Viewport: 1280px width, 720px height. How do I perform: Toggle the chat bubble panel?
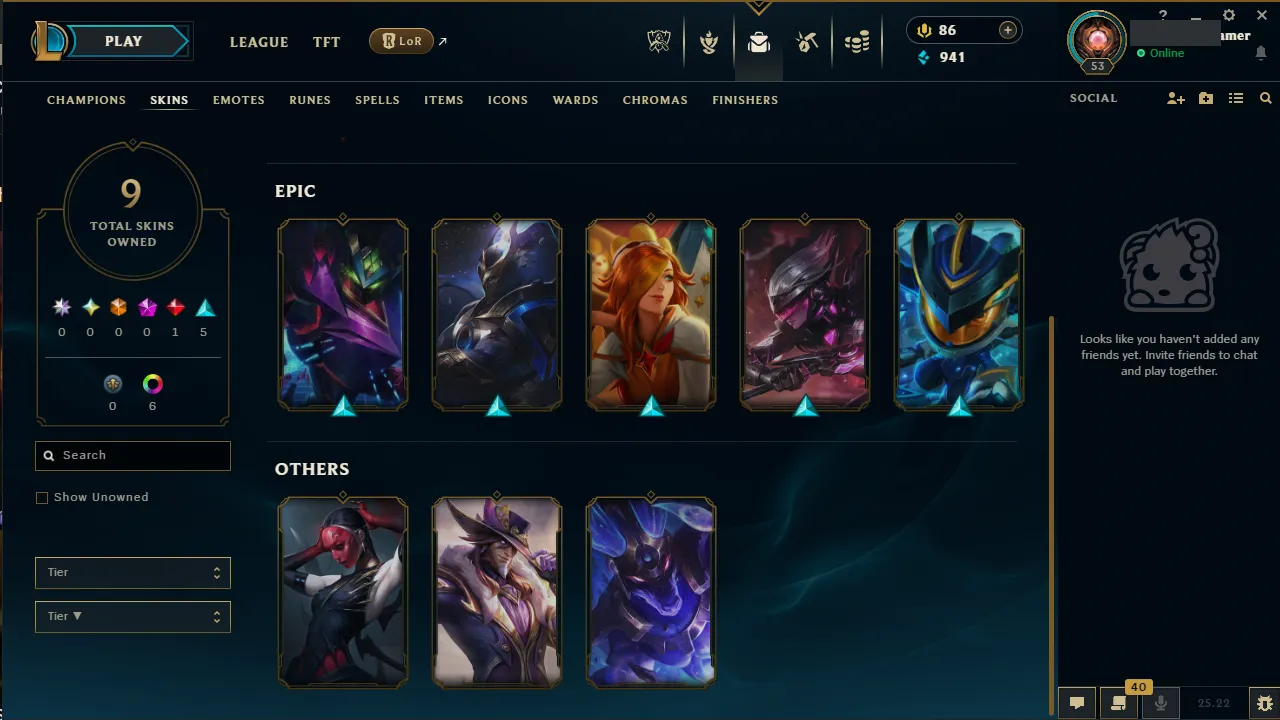pyautogui.click(x=1077, y=703)
